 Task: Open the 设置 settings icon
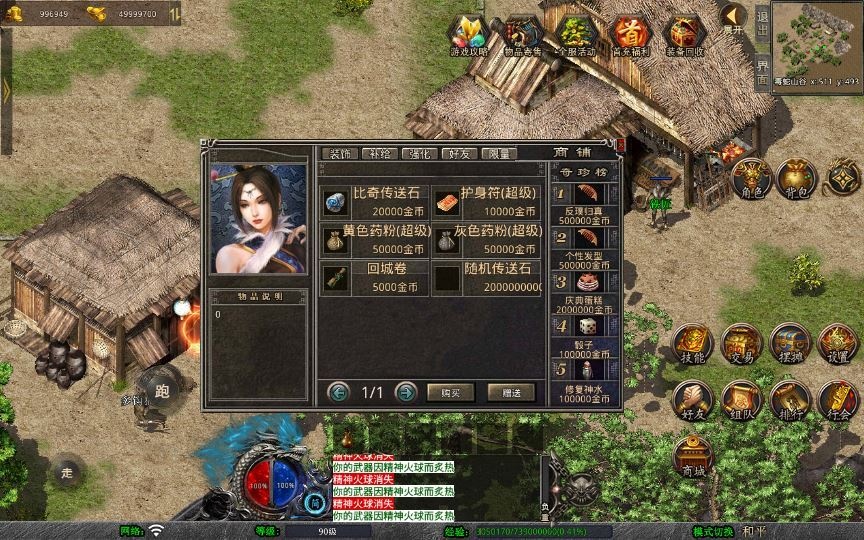tap(838, 343)
